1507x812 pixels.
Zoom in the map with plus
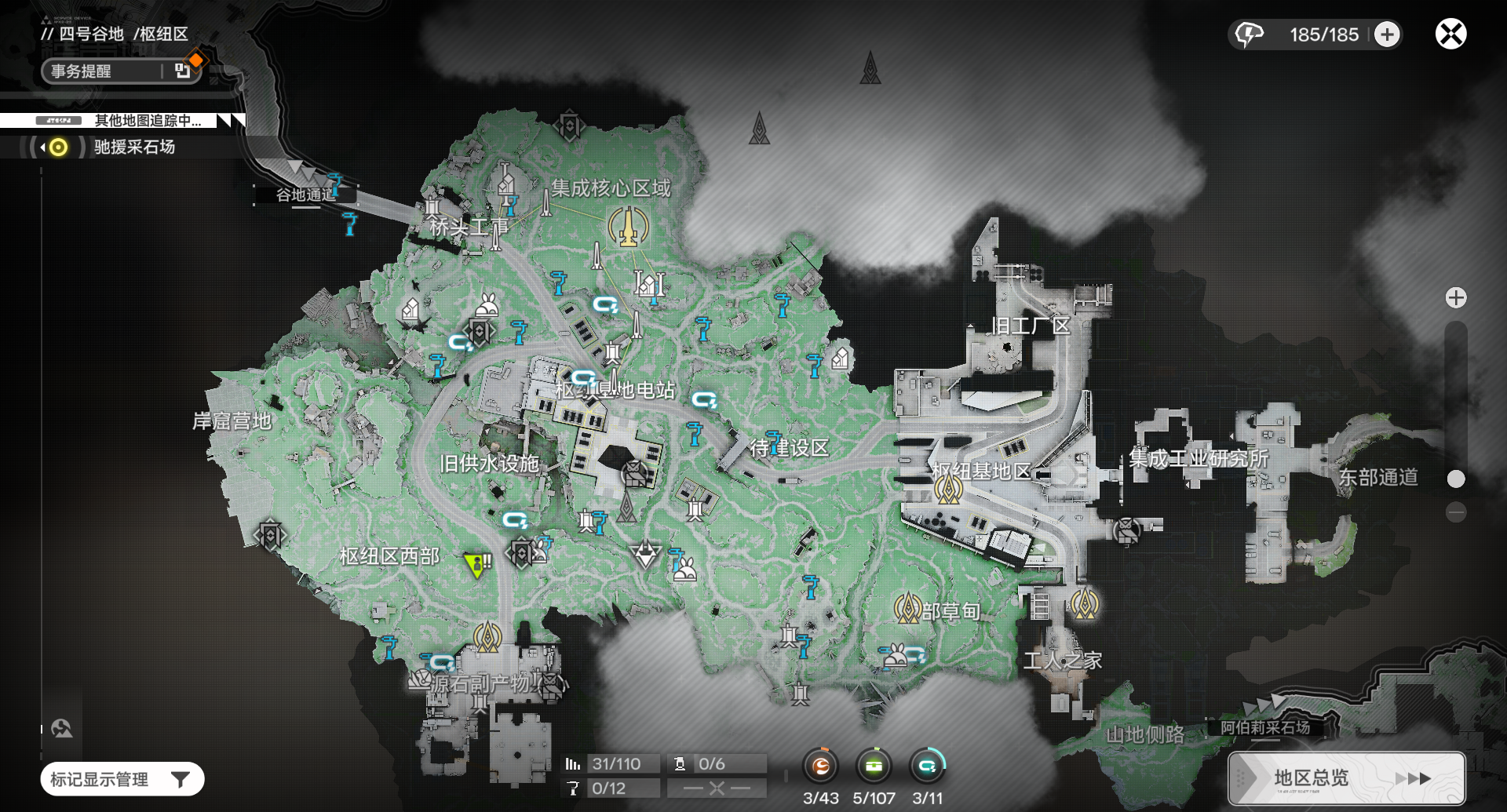tap(1456, 298)
